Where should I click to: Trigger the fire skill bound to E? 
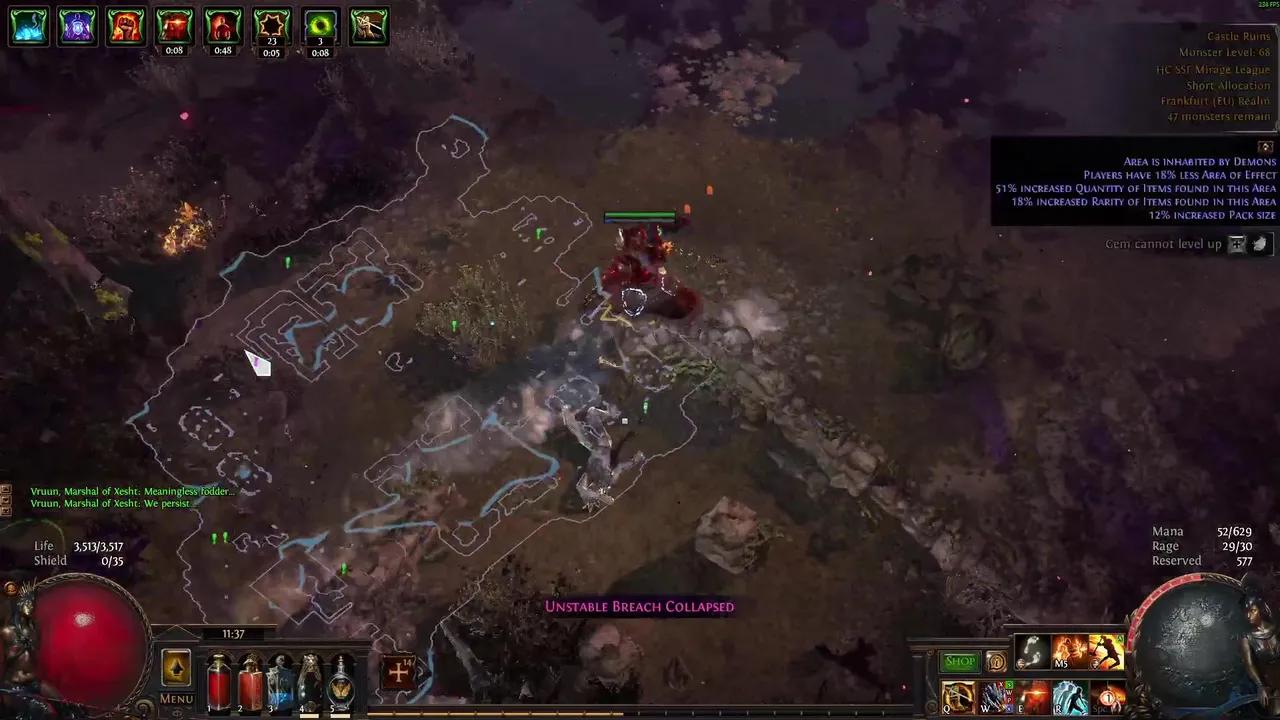pos(1033,696)
